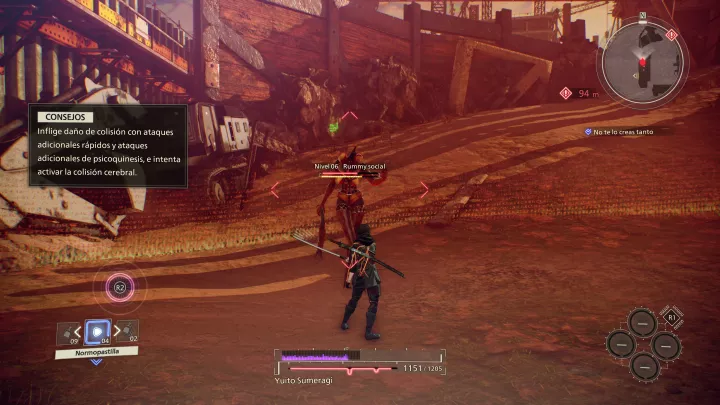Screen dimensions: 720x405
Task: Click the red objective marker on minimap edge
Action: [671, 35]
